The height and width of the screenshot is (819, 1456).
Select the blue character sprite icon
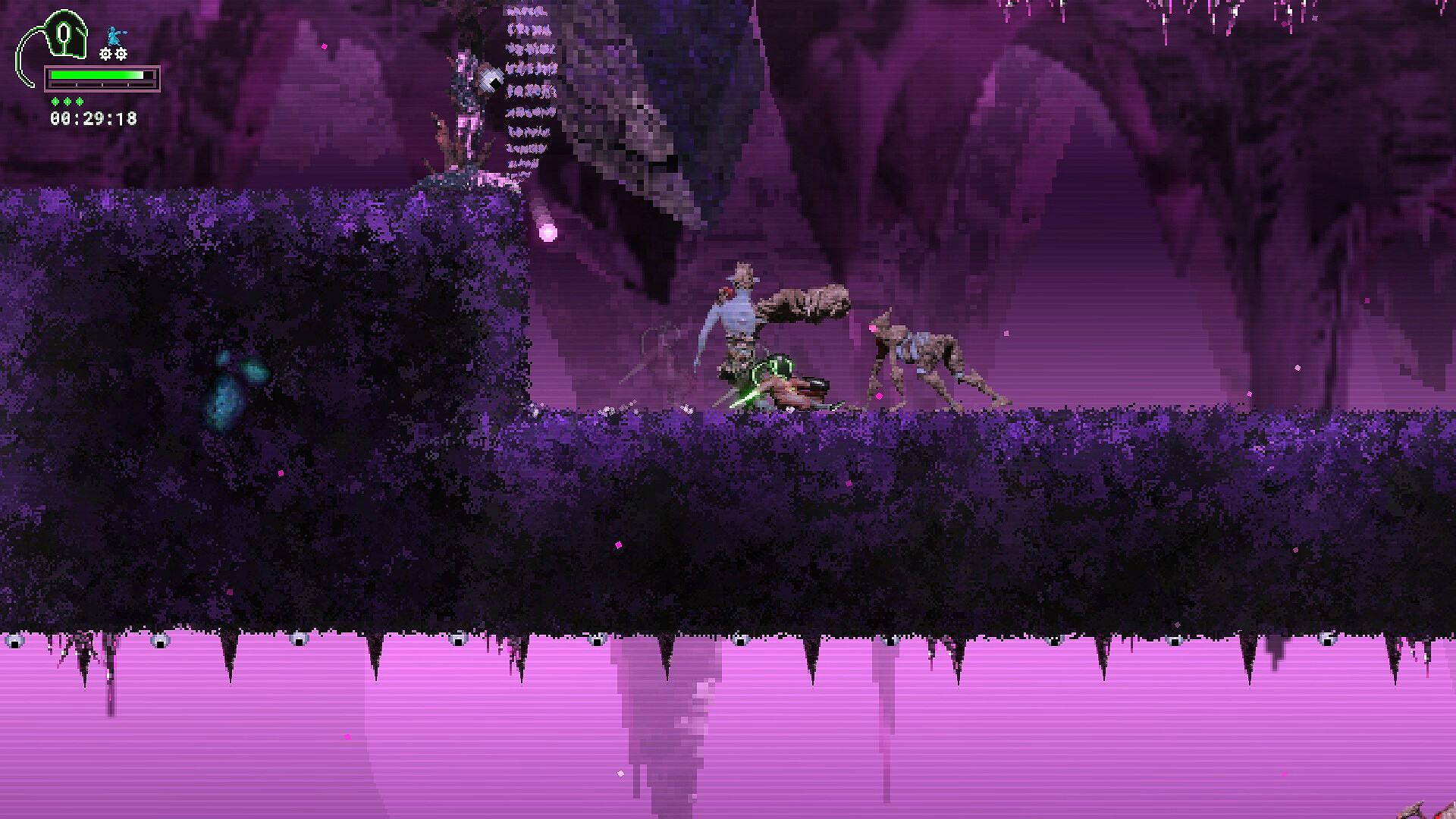114,36
